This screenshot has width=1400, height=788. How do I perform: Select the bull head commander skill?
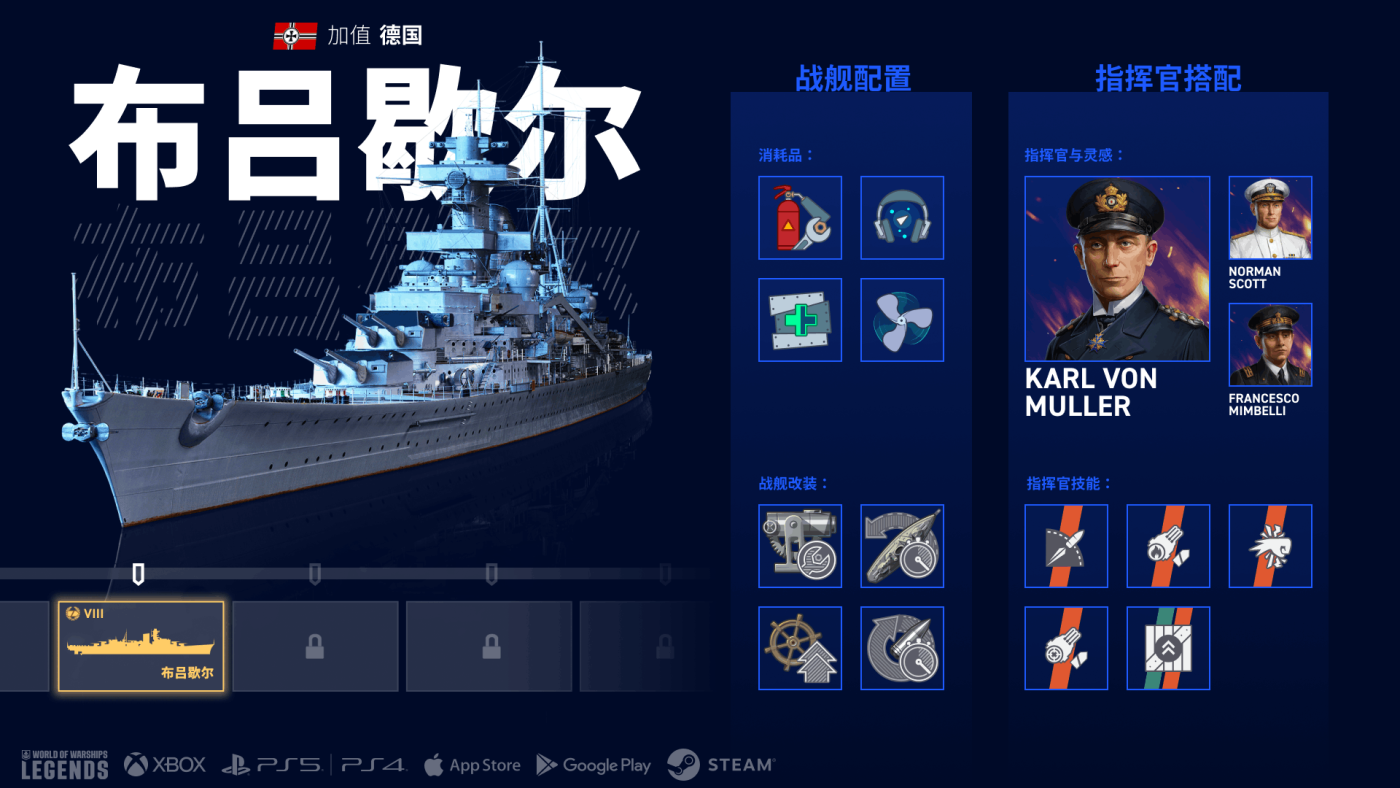pos(1270,546)
